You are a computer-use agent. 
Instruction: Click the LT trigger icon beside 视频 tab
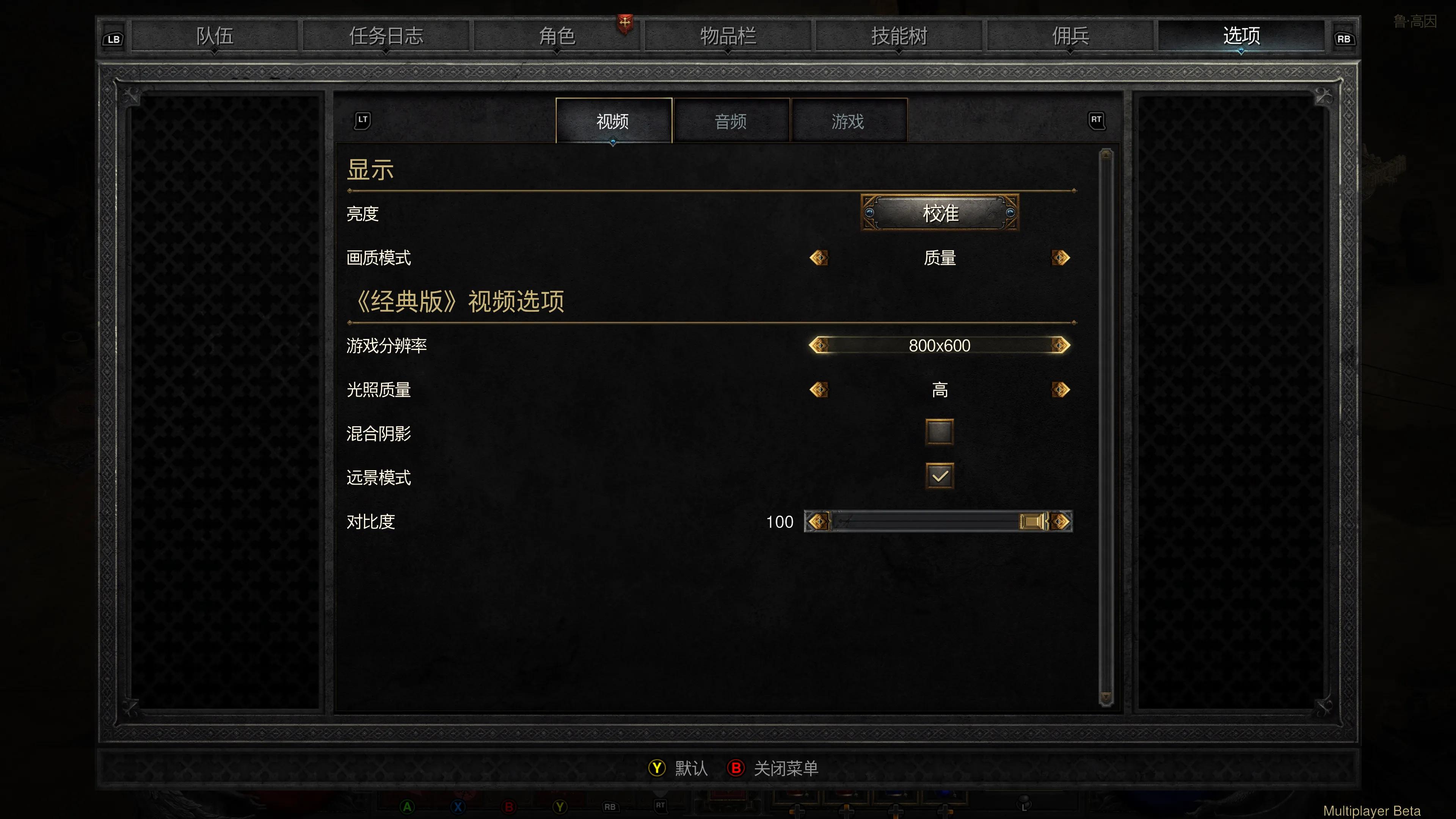tap(362, 121)
